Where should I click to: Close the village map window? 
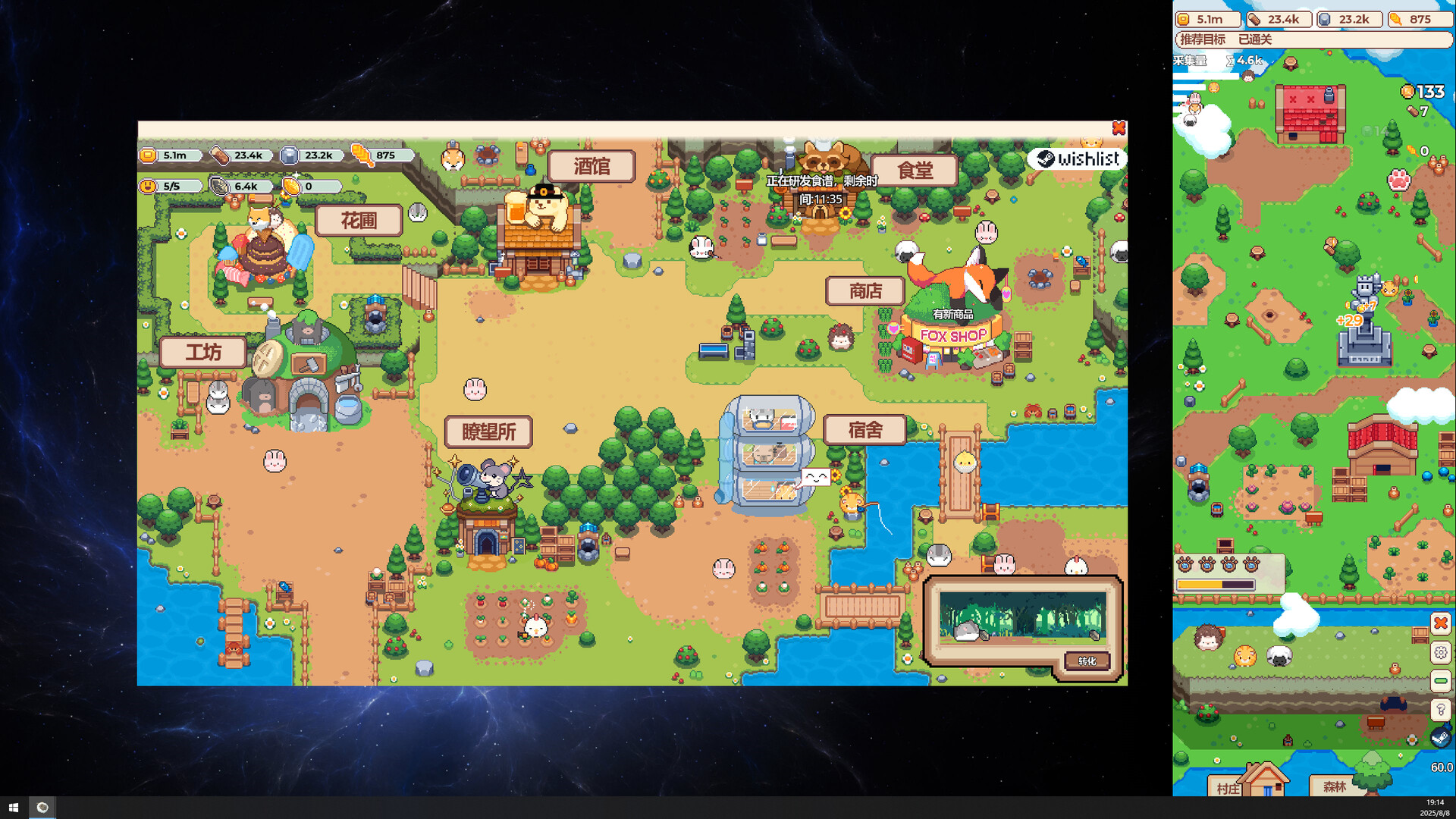click(1119, 128)
